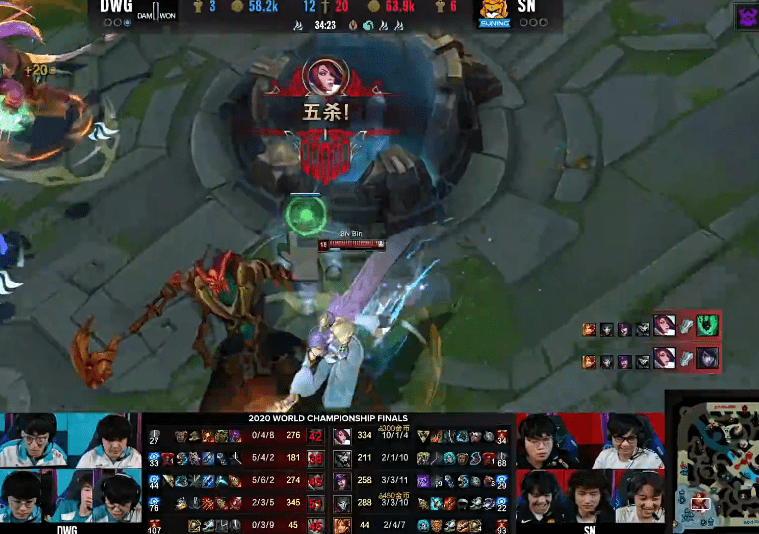Click the SN player webcam panel
This screenshot has width=759, height=534.
coord(590,471)
